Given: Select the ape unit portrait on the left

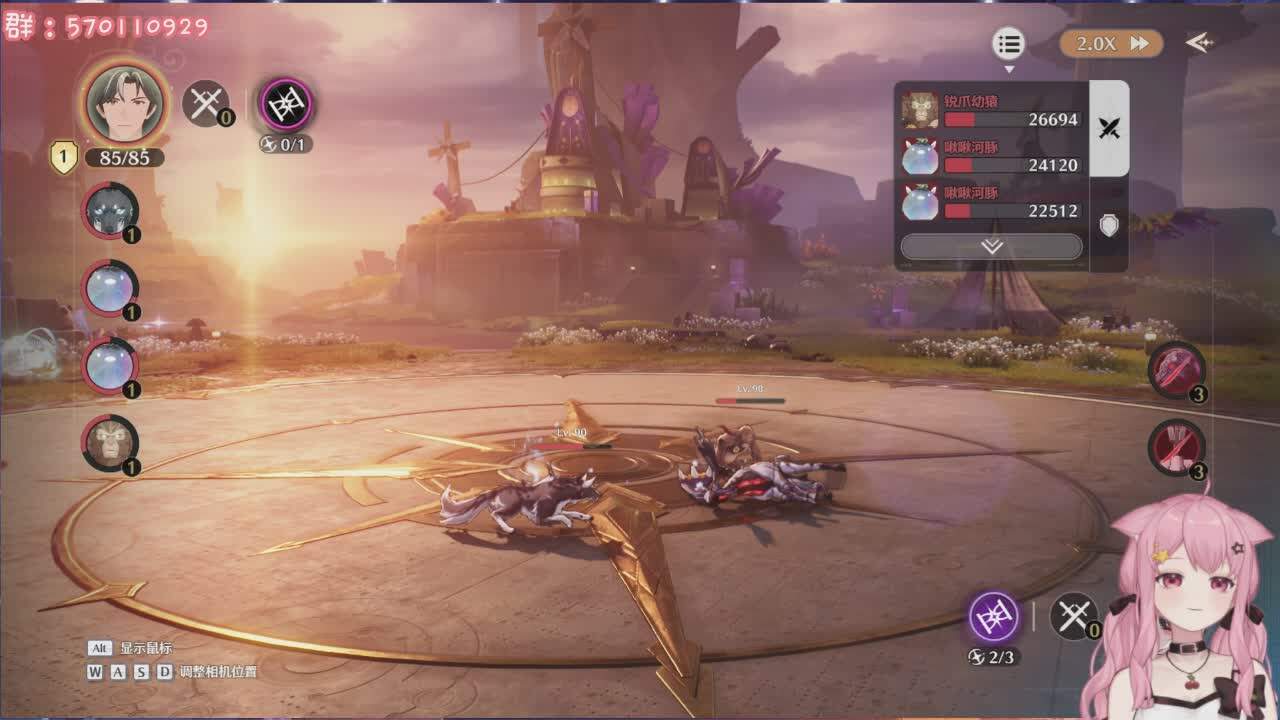Looking at the screenshot, I should 110,442.
